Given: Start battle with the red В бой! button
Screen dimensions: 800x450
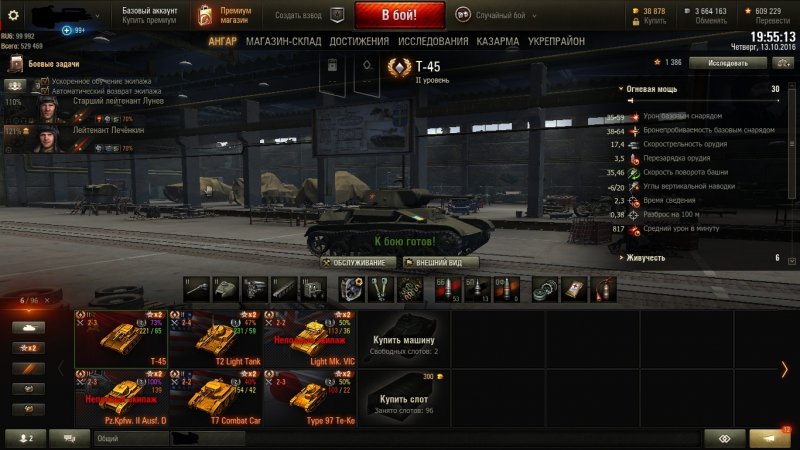Looking at the screenshot, I should (x=399, y=15).
